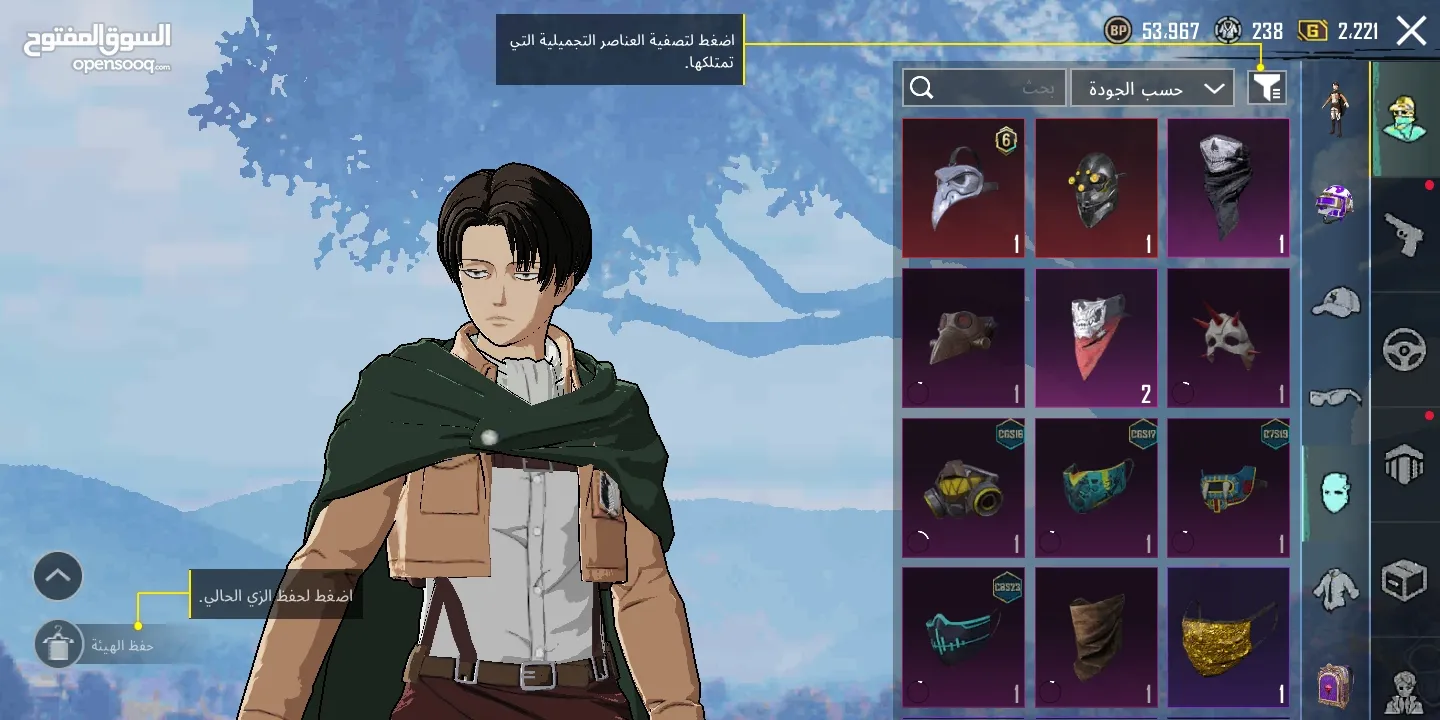The height and width of the screenshot is (720, 1440).
Task: Save the current outfit with the hanger button
Action: pos(58,644)
